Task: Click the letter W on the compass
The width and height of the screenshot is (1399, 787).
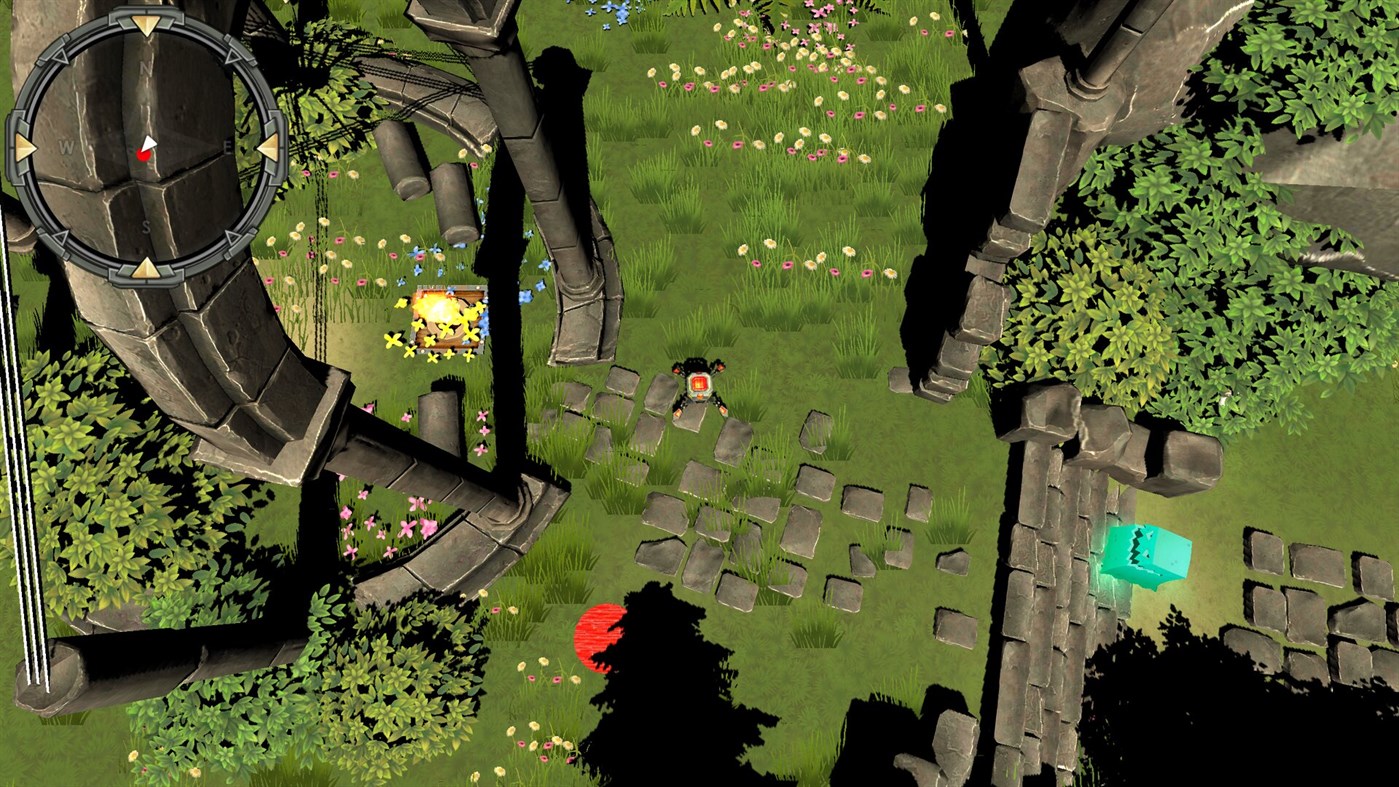Action: point(68,146)
